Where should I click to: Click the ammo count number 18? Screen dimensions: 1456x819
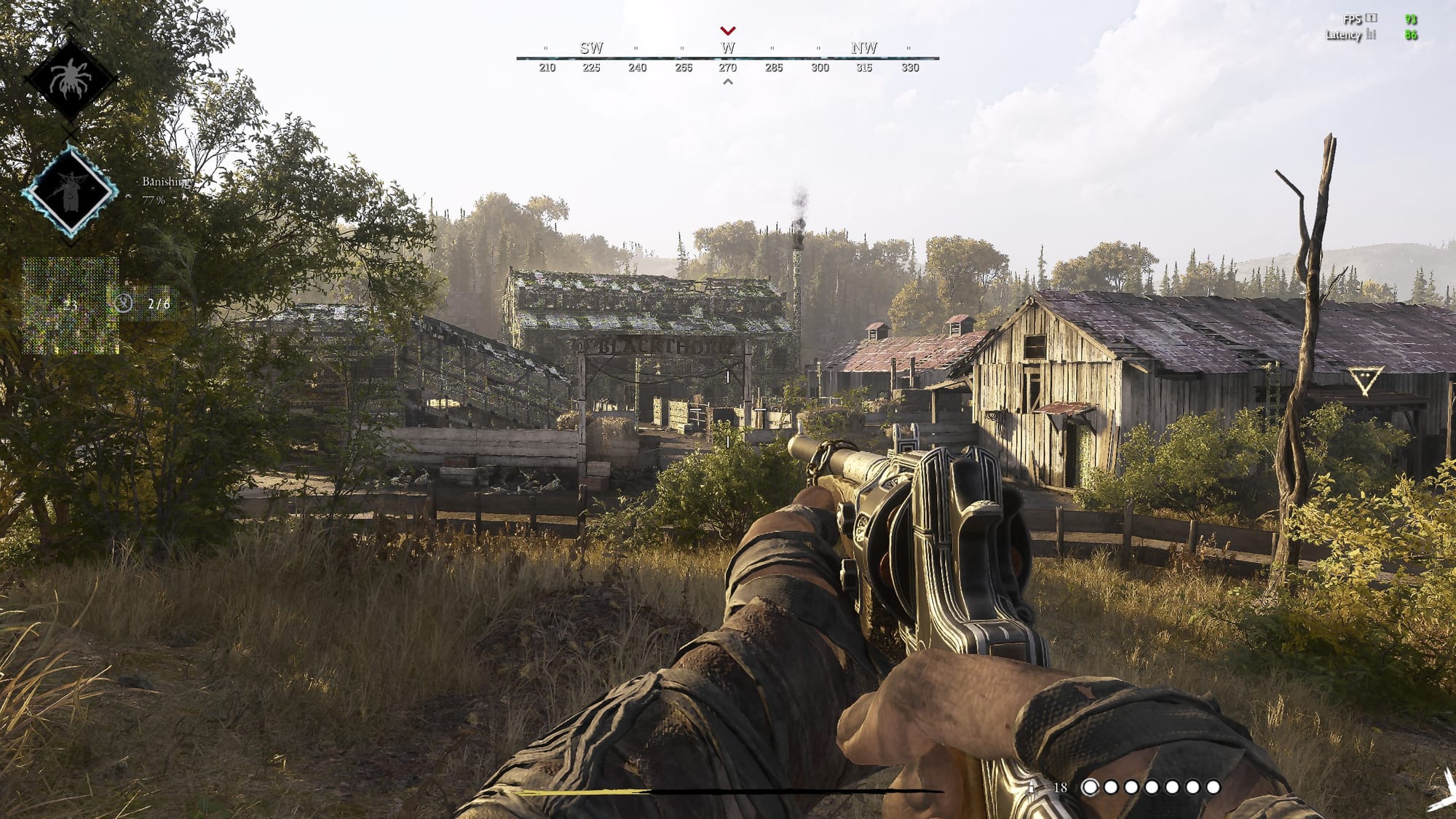click(x=1059, y=787)
